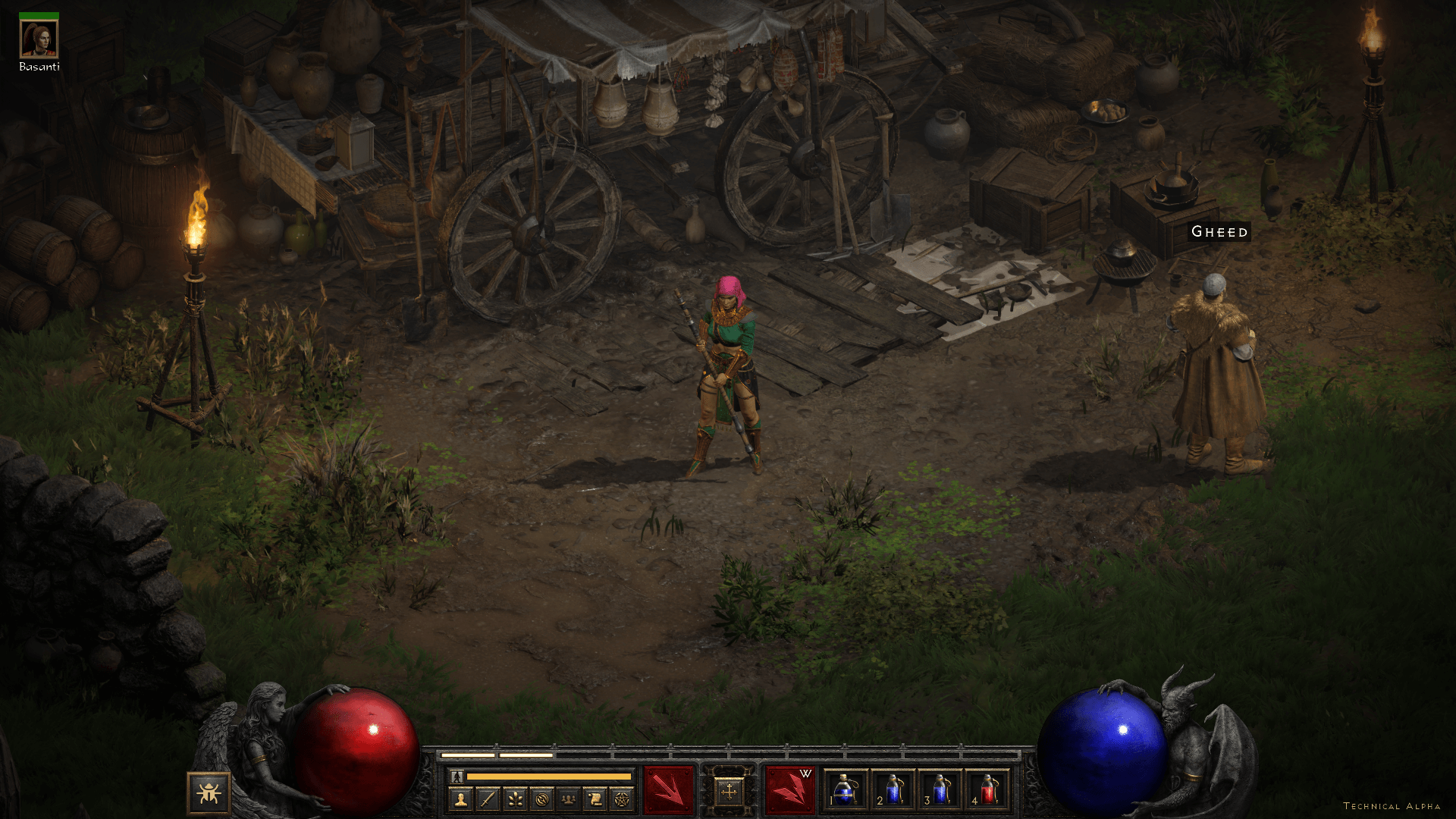Open the inventory sword icon
Viewport: 1456px width, 819px height.
point(488,799)
